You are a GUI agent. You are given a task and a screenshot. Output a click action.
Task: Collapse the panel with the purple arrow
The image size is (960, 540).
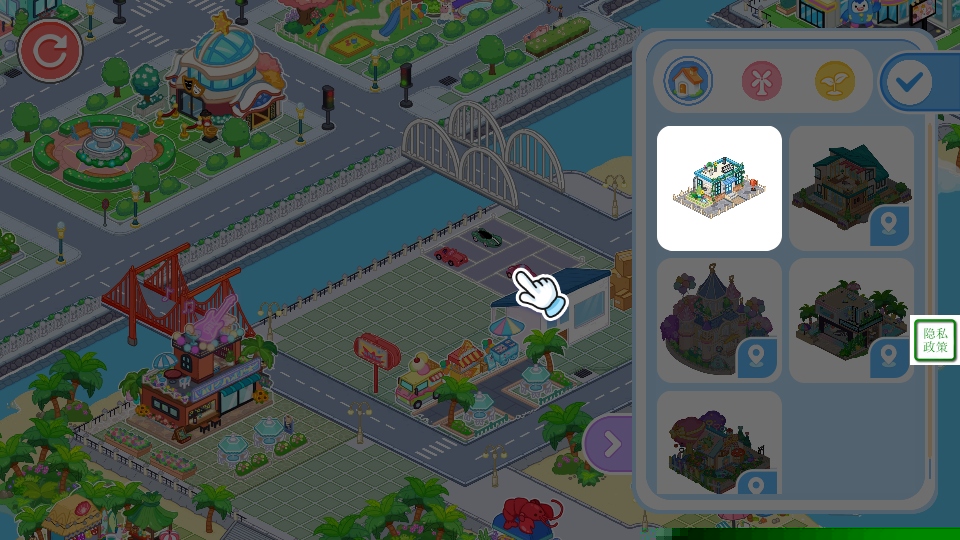tap(609, 443)
